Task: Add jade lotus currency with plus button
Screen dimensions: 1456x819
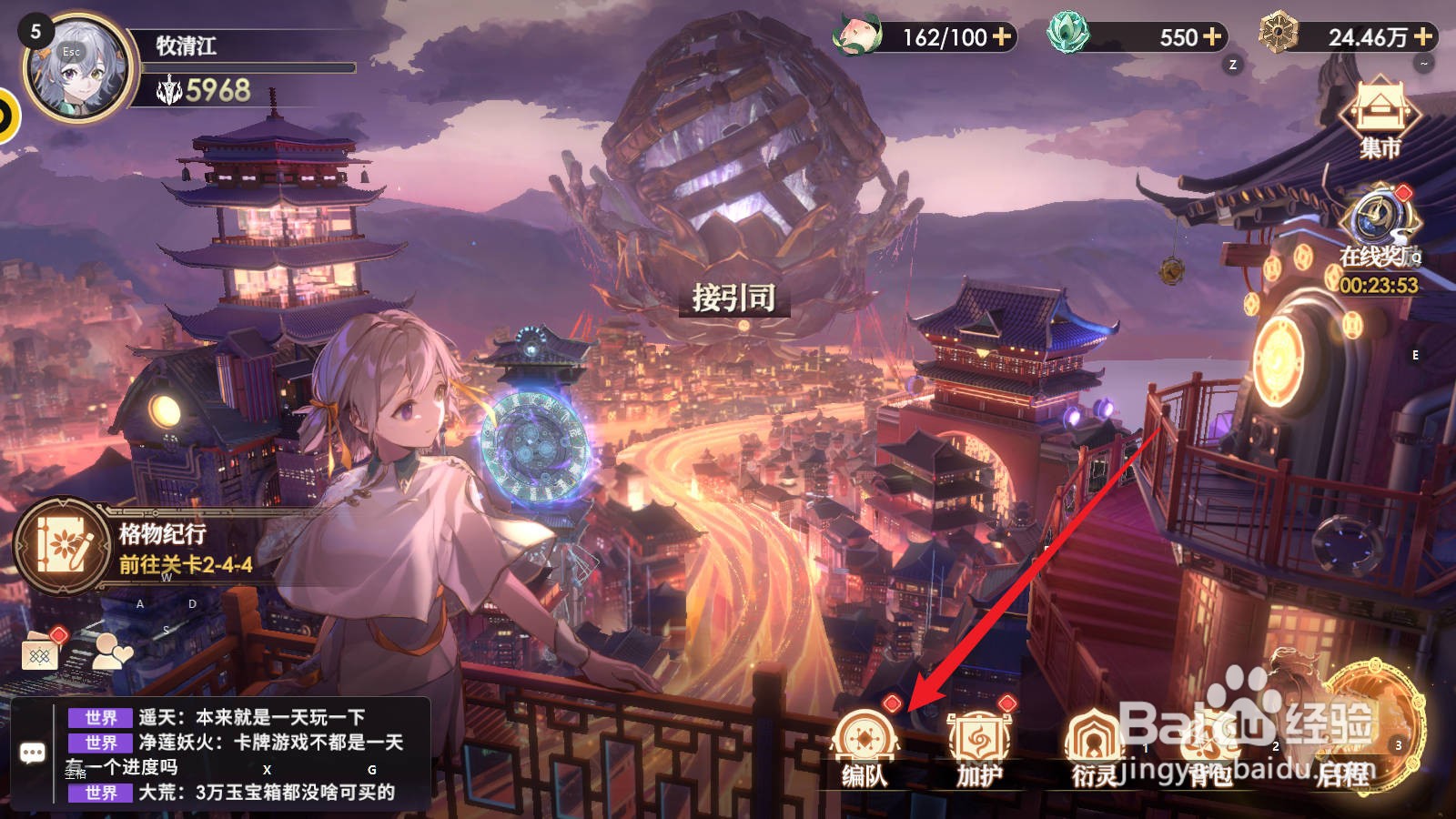Action: click(x=1212, y=36)
